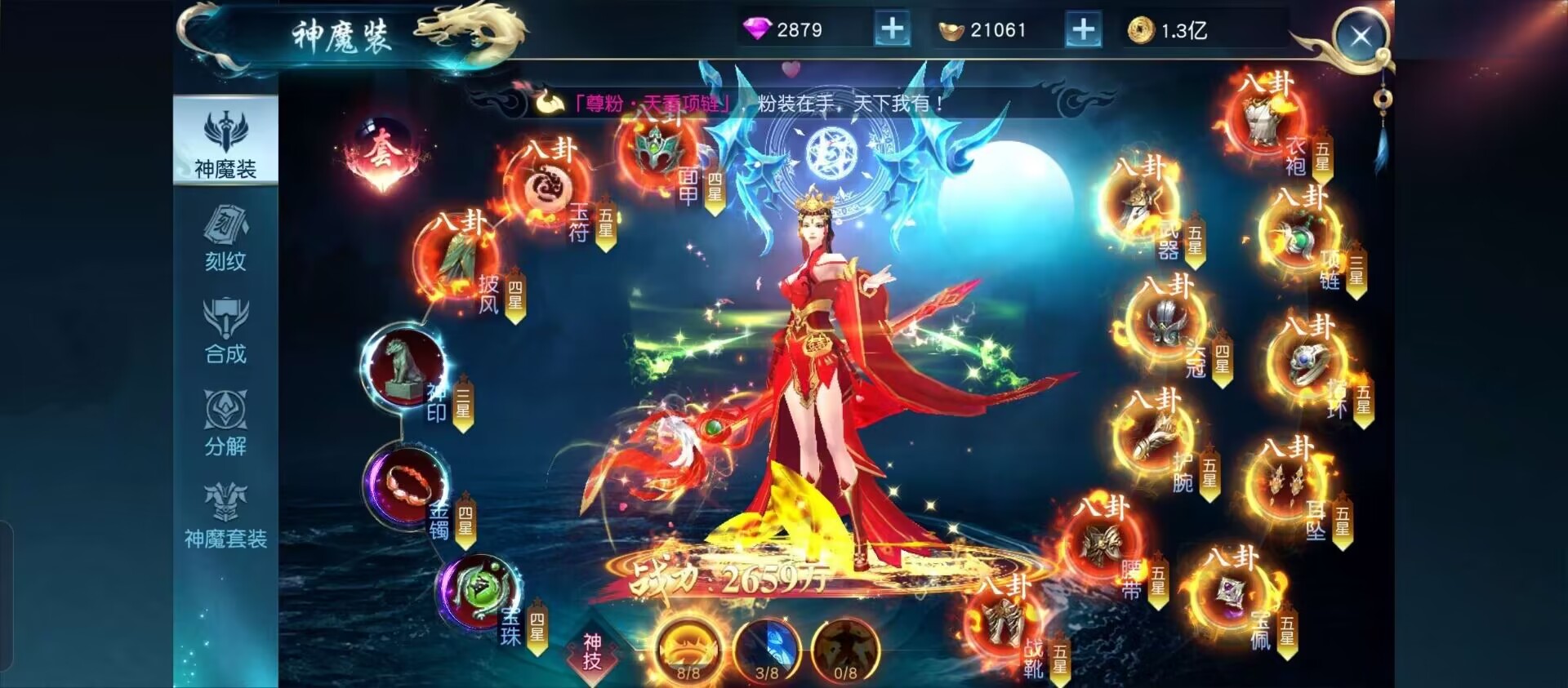The width and height of the screenshot is (1568, 688).
Task: Select the 衣袍 robe slot
Action: 1263,121
